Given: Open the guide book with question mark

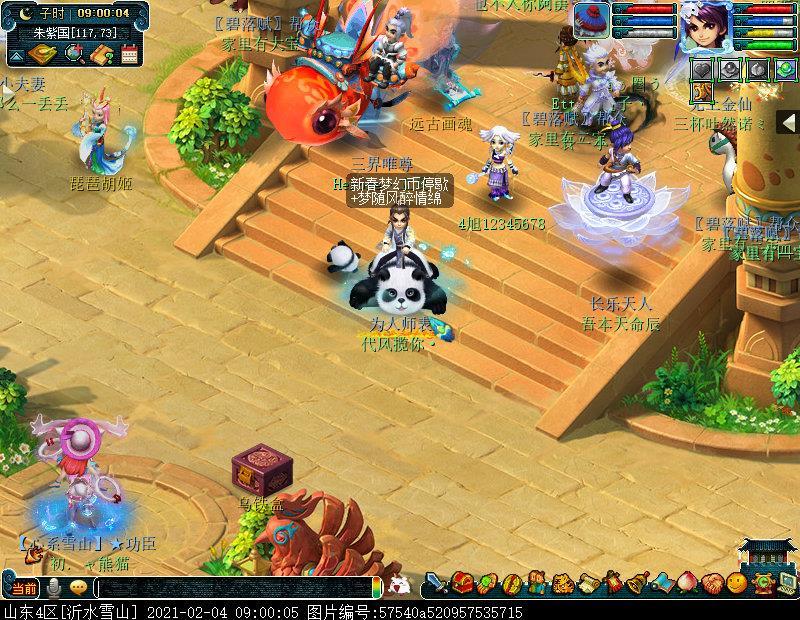Looking at the screenshot, I should click(x=101, y=53).
